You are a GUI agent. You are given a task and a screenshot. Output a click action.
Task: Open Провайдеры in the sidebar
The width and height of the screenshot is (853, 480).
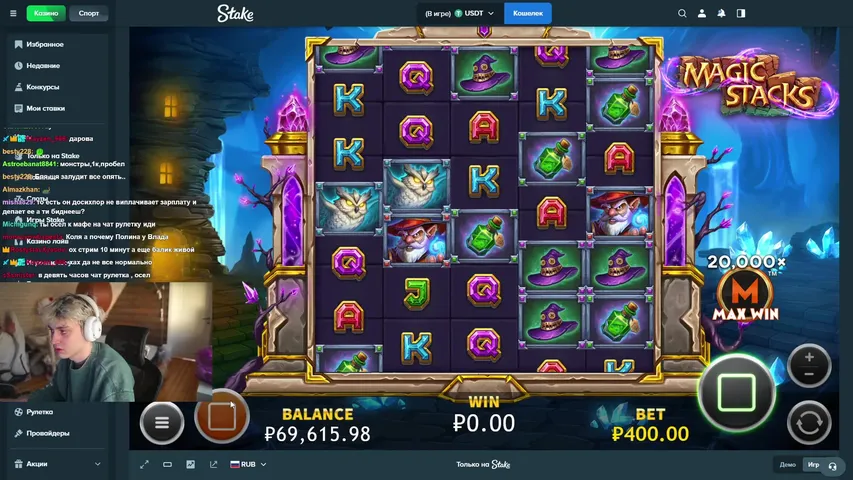[x=48, y=433]
